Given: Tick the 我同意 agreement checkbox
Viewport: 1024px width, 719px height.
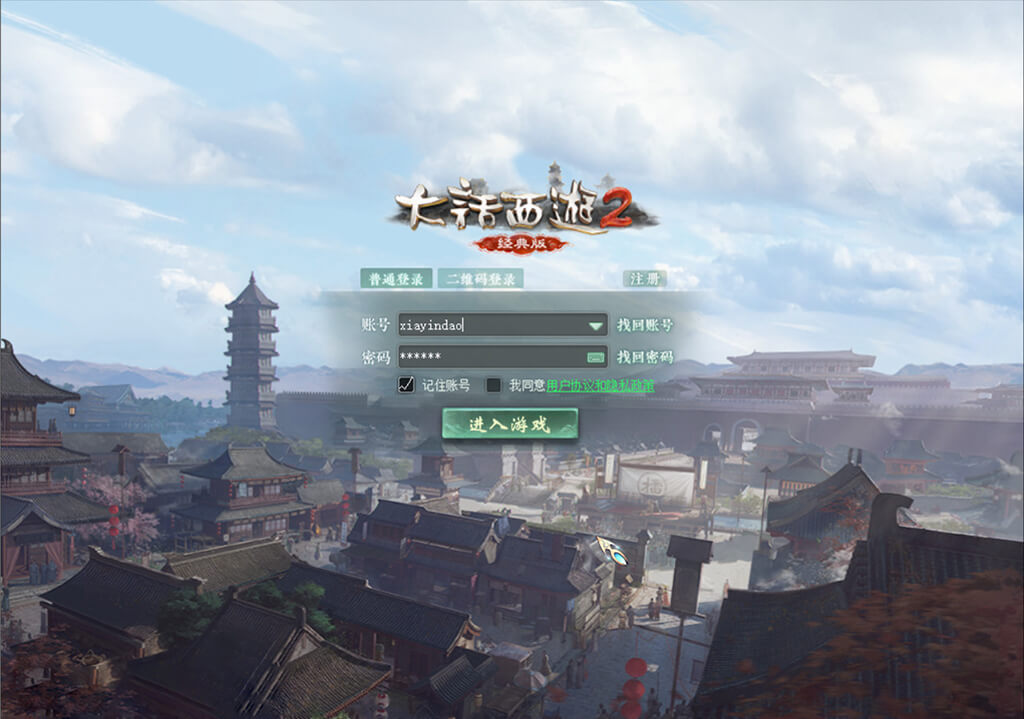Looking at the screenshot, I should click(x=493, y=385).
